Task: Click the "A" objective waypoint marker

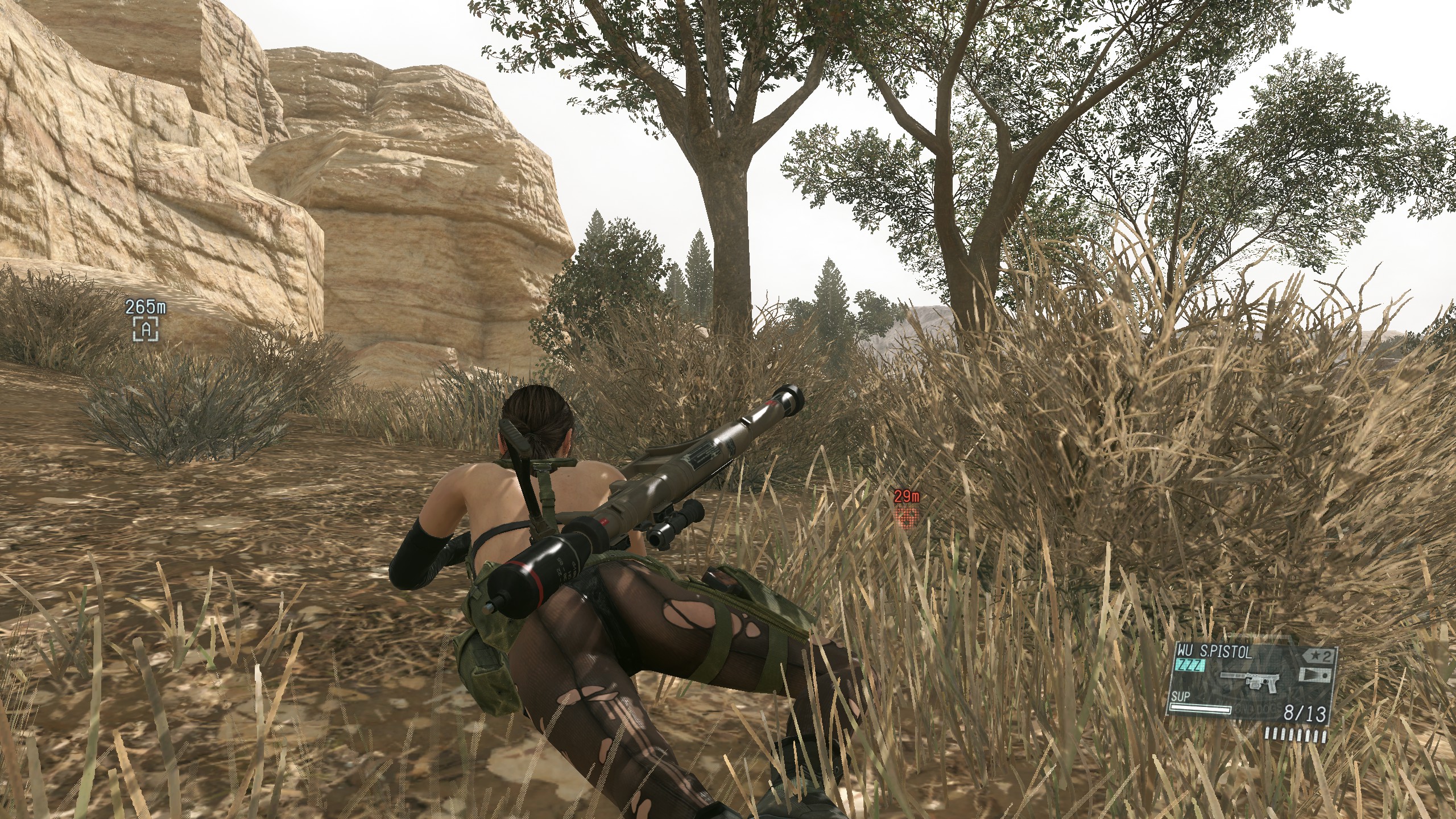Action: 146,329
